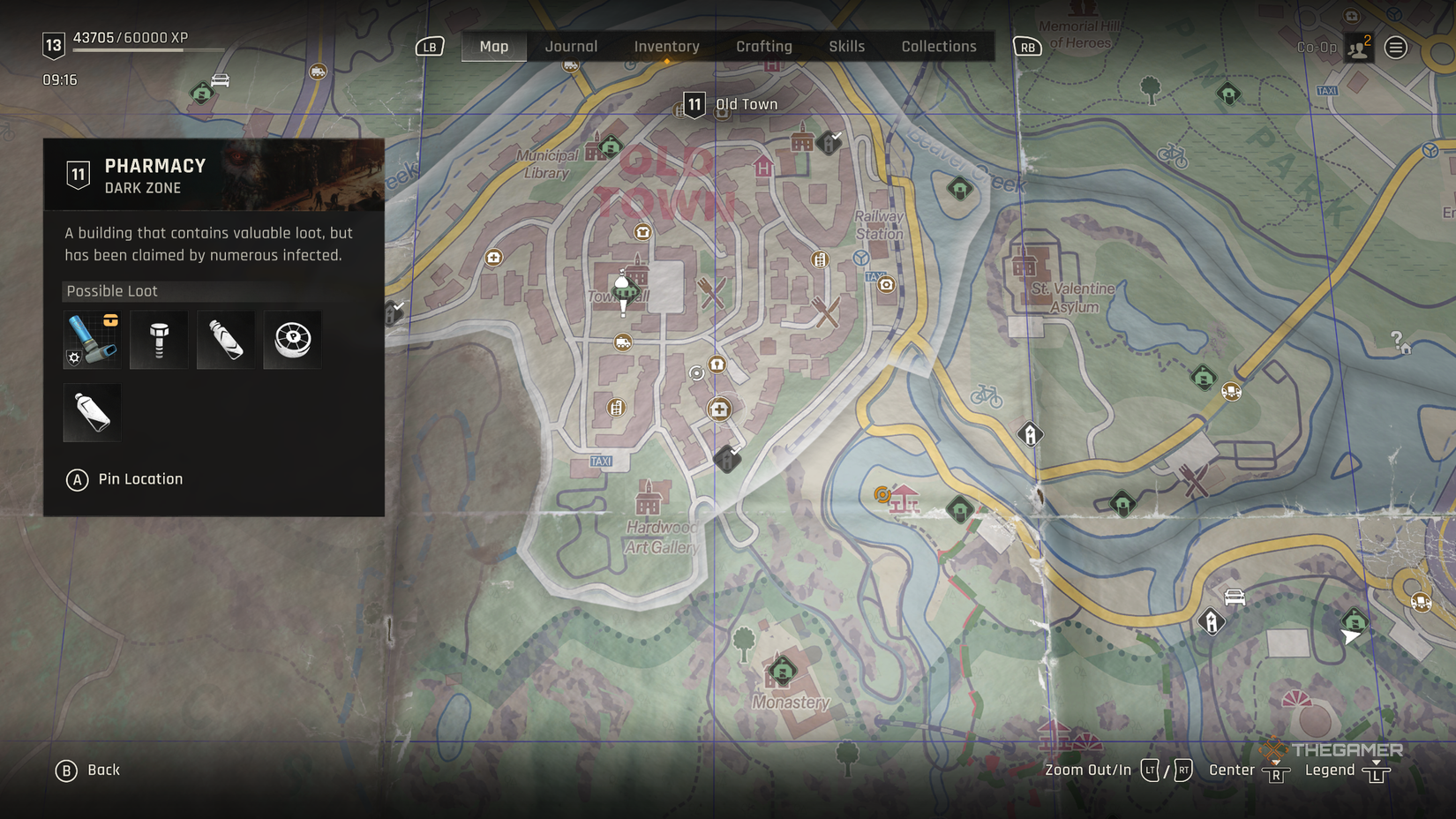The image size is (1456, 819).
Task: Click the flashlight thumbnail under Possible Loot
Action: tap(92, 340)
